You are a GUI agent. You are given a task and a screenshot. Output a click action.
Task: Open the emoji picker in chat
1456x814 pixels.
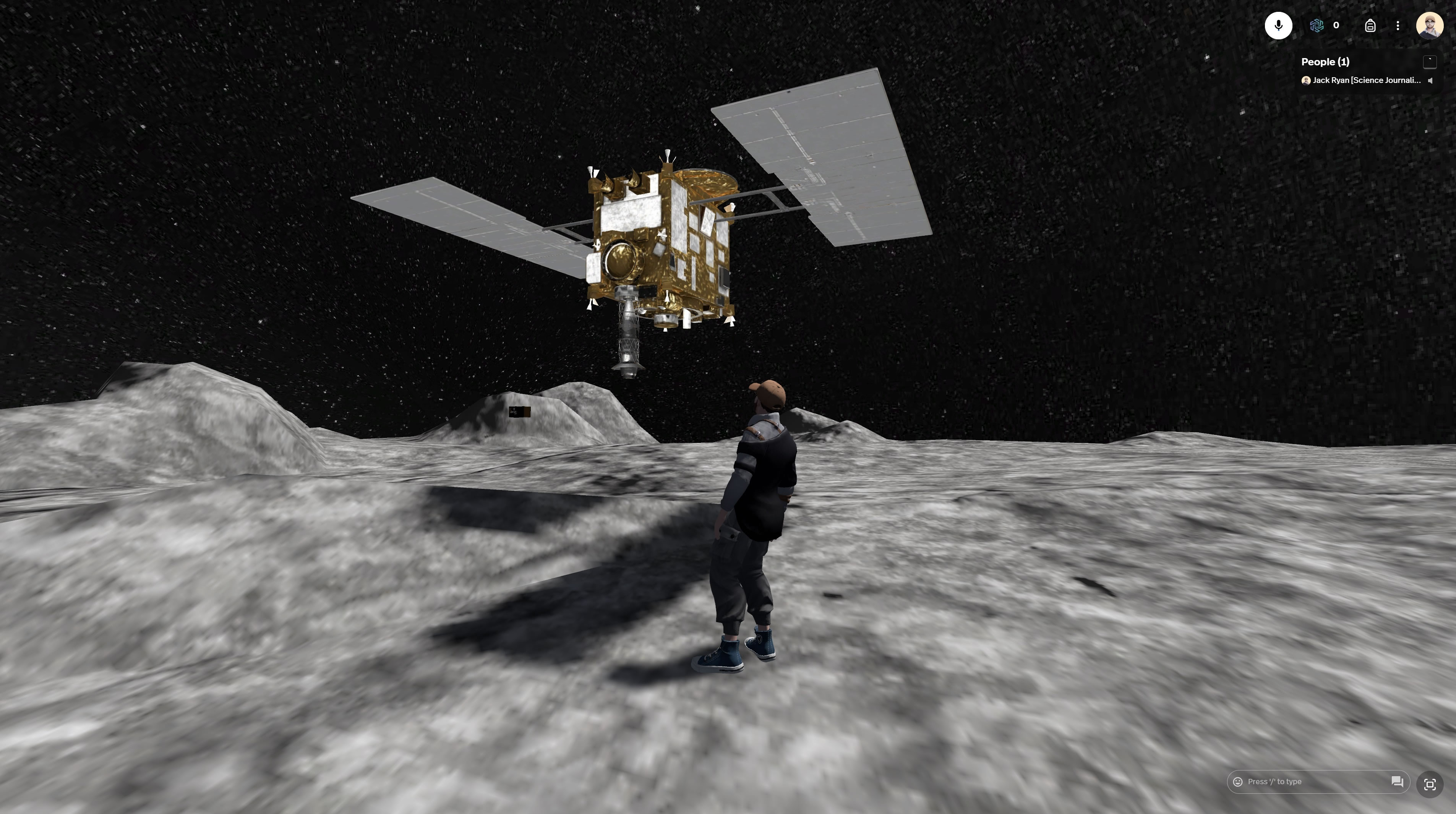tap(1237, 782)
